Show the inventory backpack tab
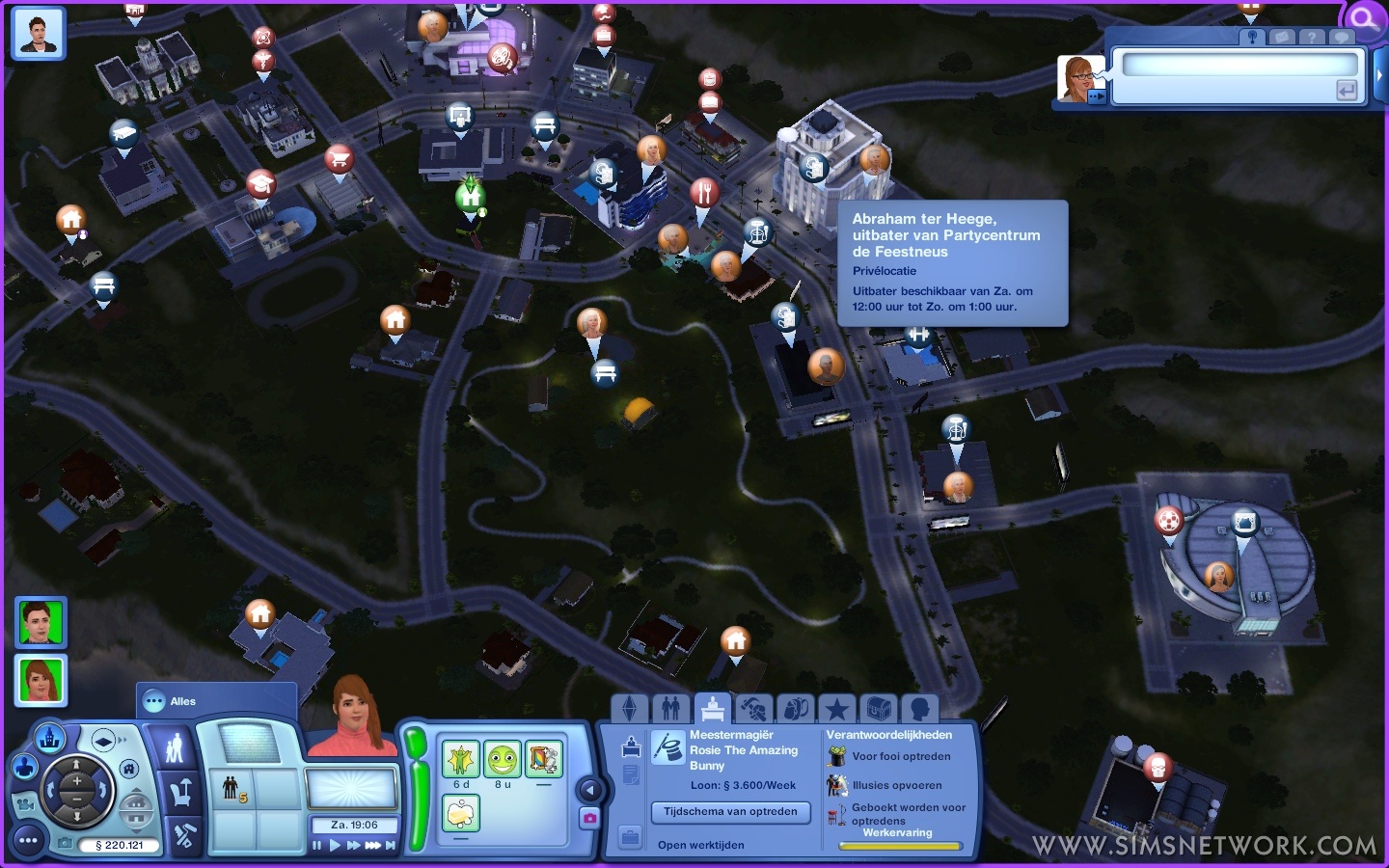 795,710
